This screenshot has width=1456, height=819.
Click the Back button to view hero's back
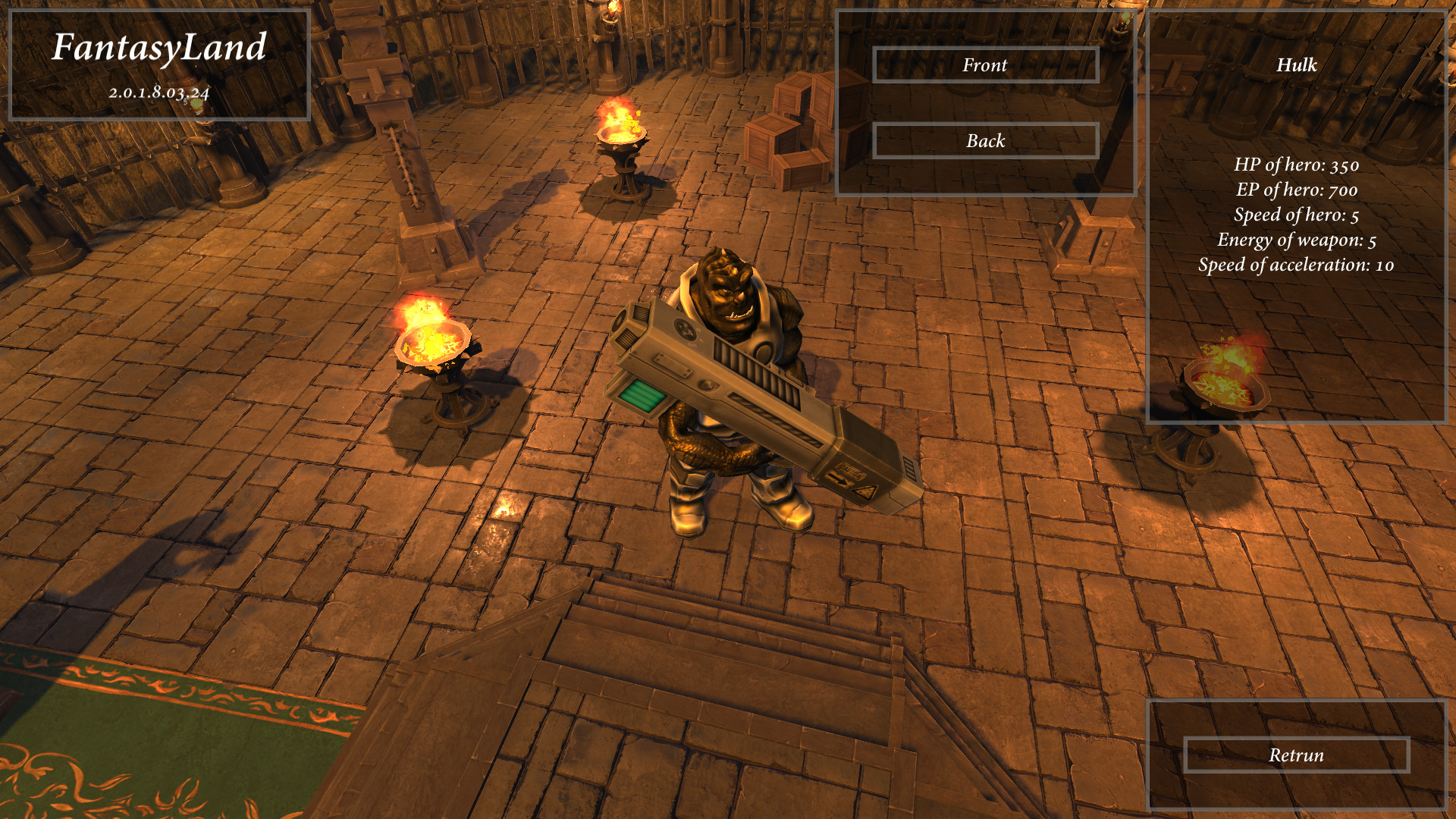tap(985, 140)
